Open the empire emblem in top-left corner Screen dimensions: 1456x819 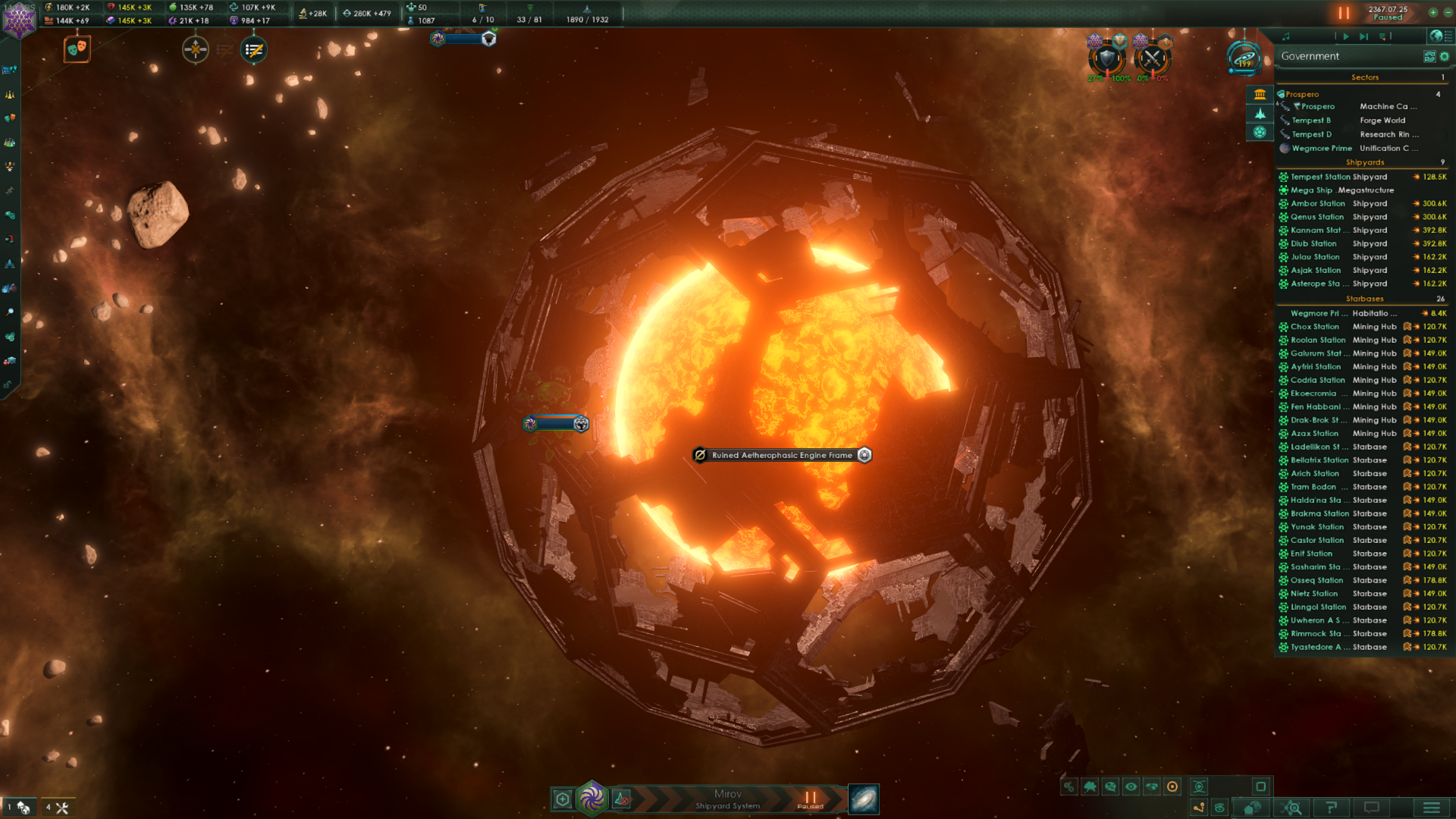19,20
